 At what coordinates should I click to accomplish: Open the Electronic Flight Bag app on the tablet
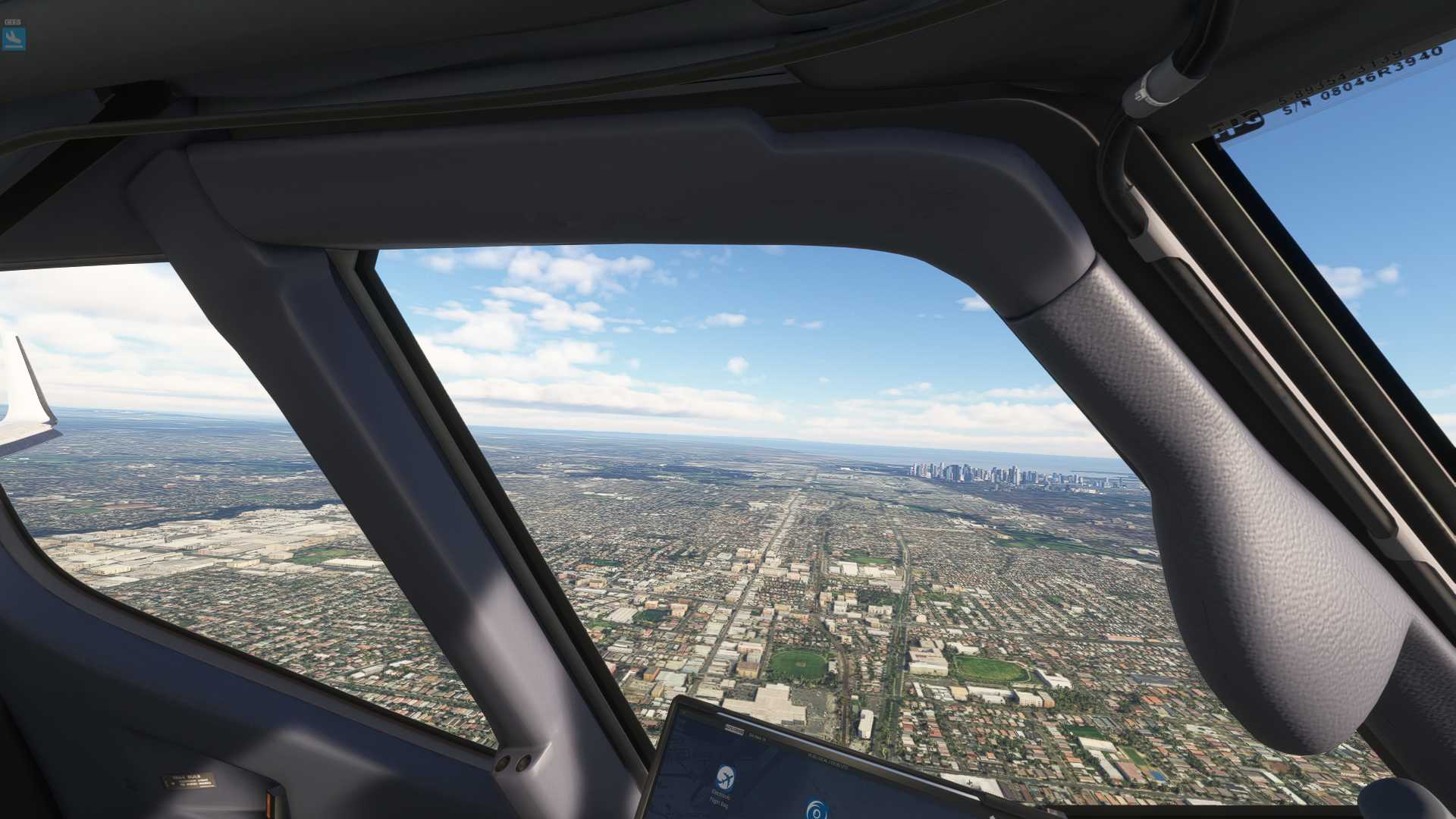[725, 778]
